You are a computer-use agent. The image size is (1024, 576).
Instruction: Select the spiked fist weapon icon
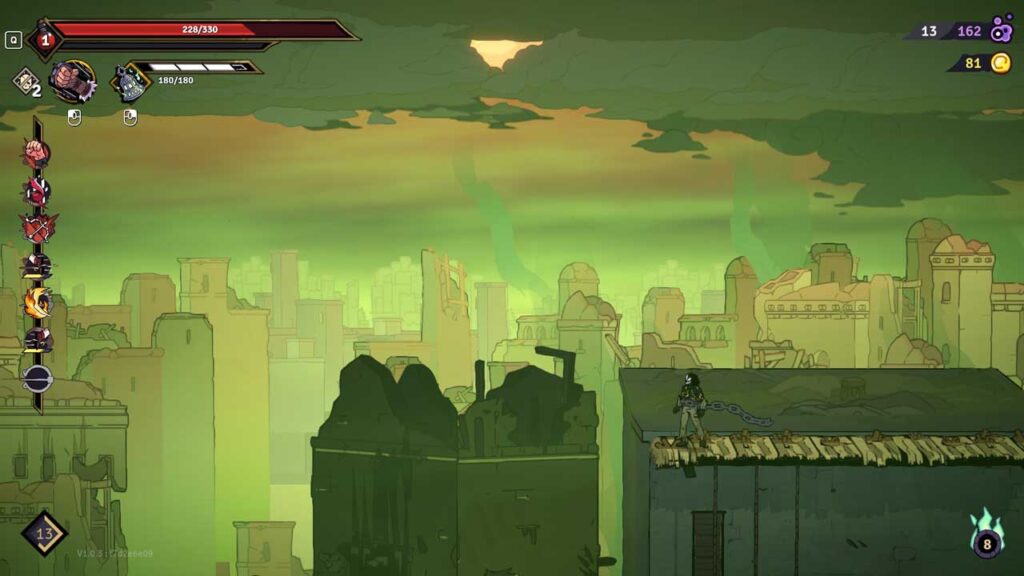(72, 81)
